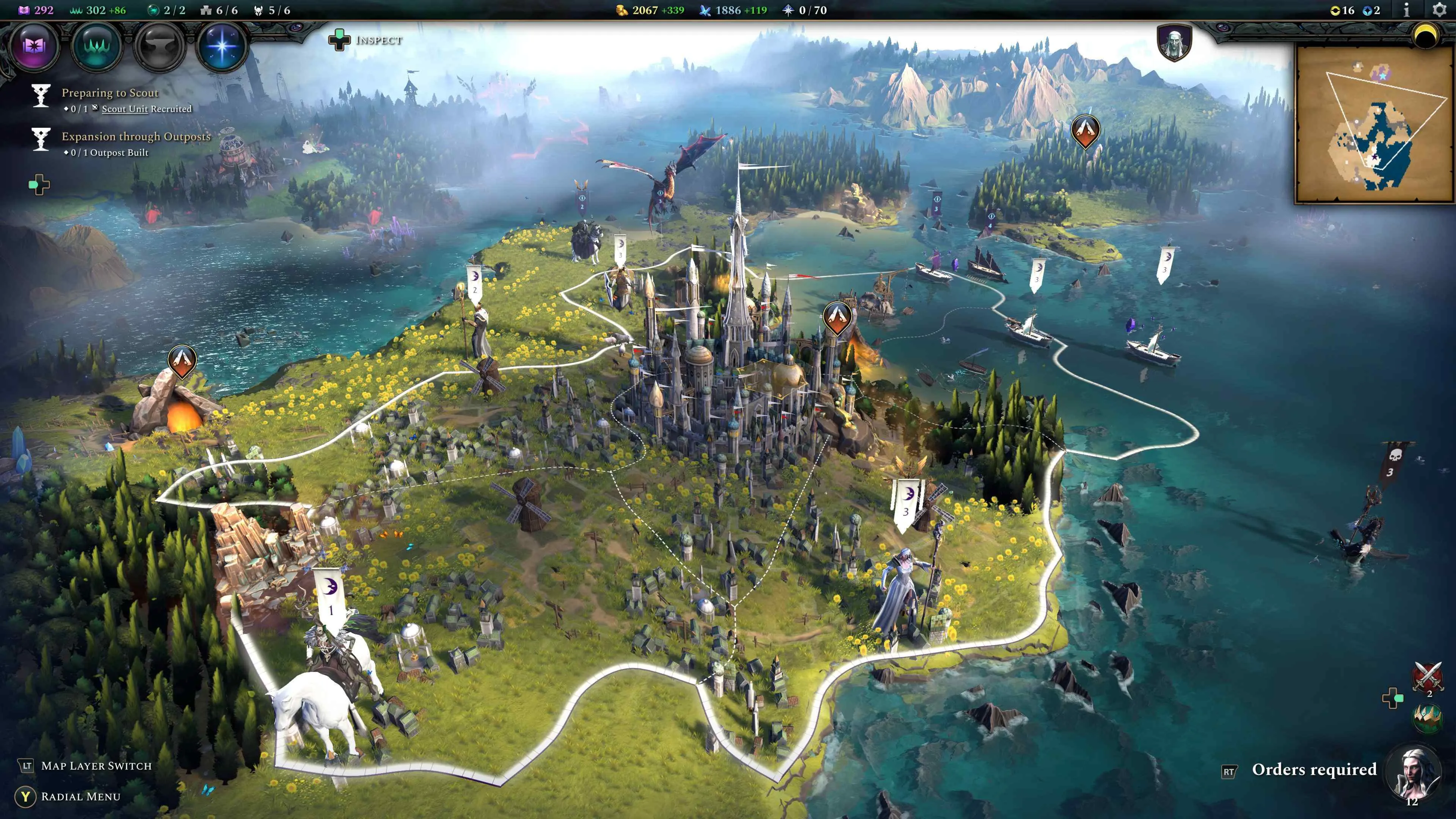Select the orange marker beside the city
The height and width of the screenshot is (819, 1456).
tap(837, 317)
